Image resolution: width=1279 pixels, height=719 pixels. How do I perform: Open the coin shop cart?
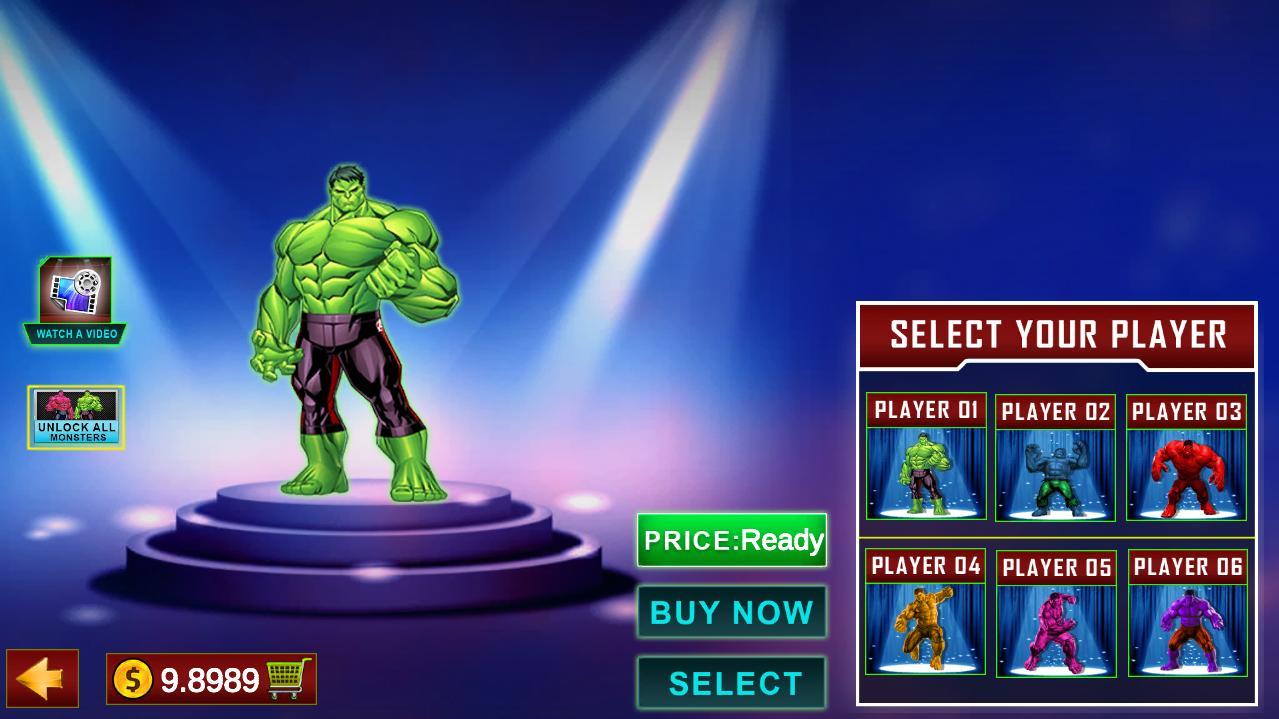click(x=288, y=680)
